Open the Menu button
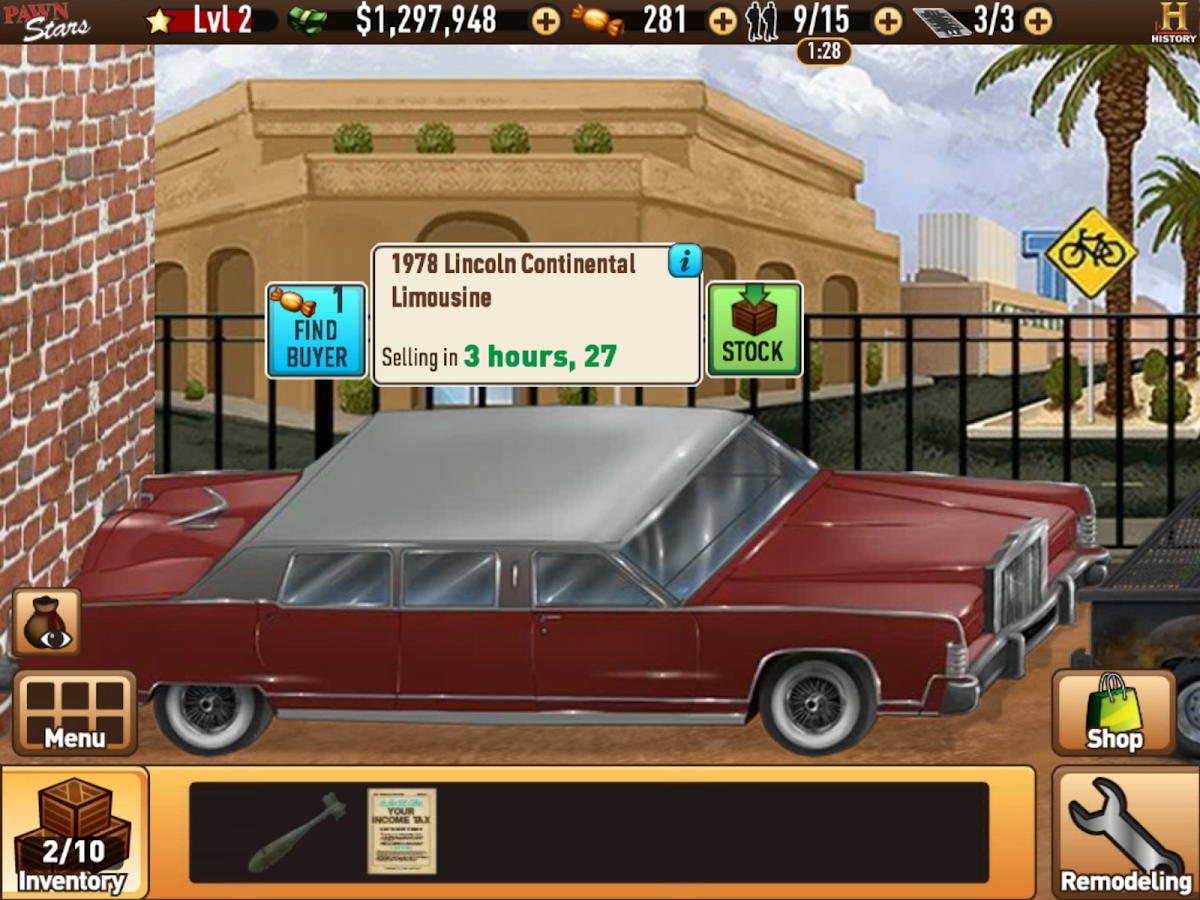 (x=75, y=712)
